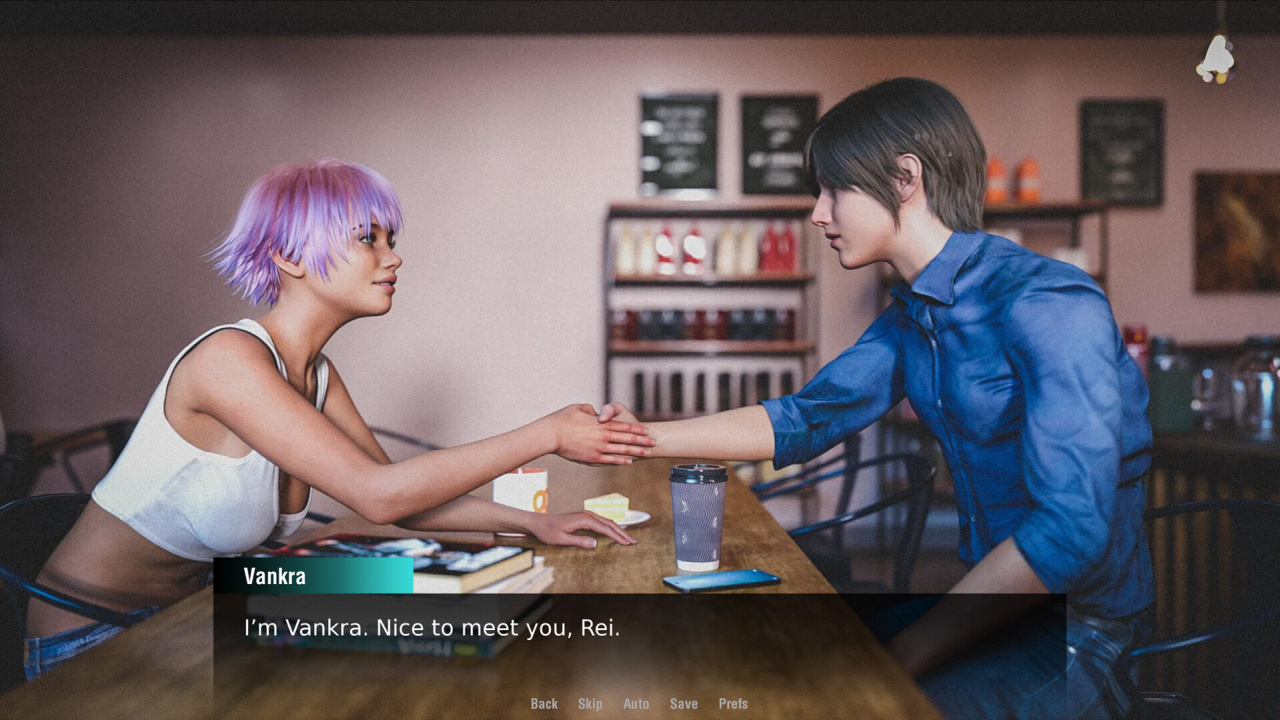This screenshot has height=720, width=1280.
Task: Open the Prefs menu
Action: [733, 704]
